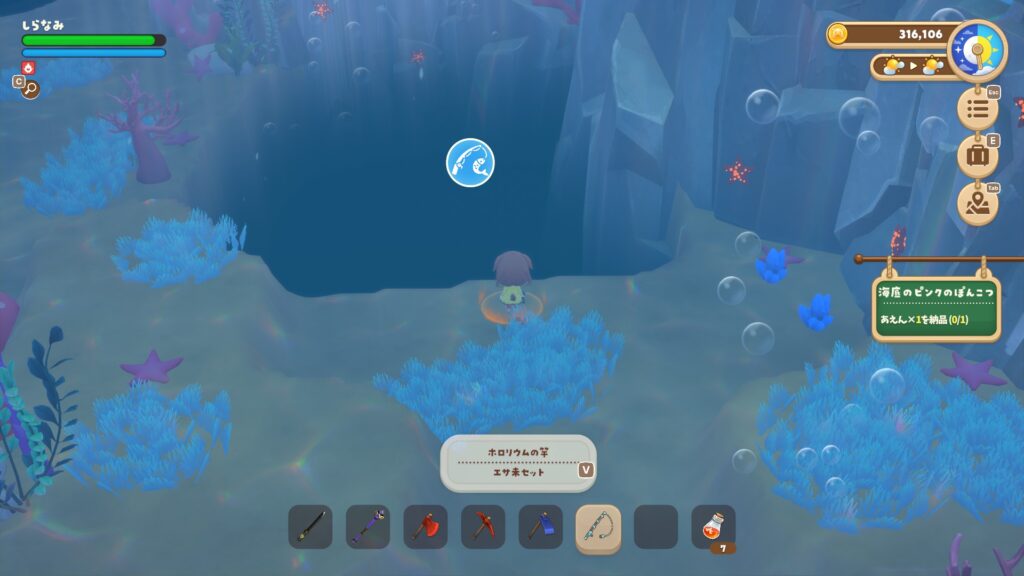Show the map with the pin icon

pos(977,204)
